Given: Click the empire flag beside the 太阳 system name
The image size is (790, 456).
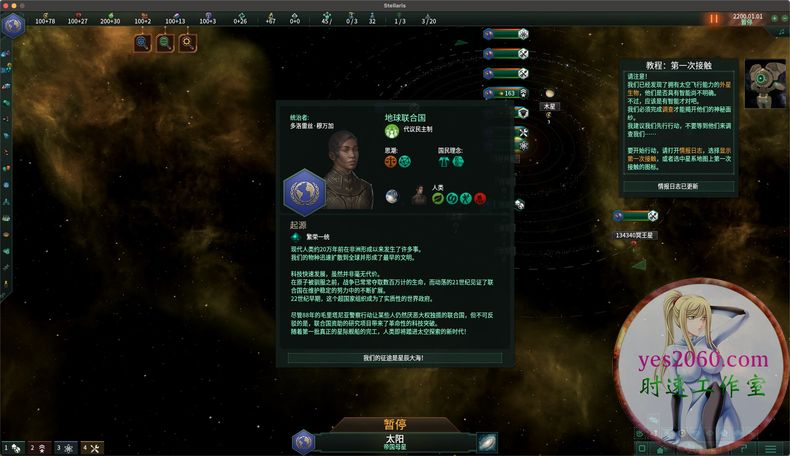Looking at the screenshot, I should click(x=303, y=441).
